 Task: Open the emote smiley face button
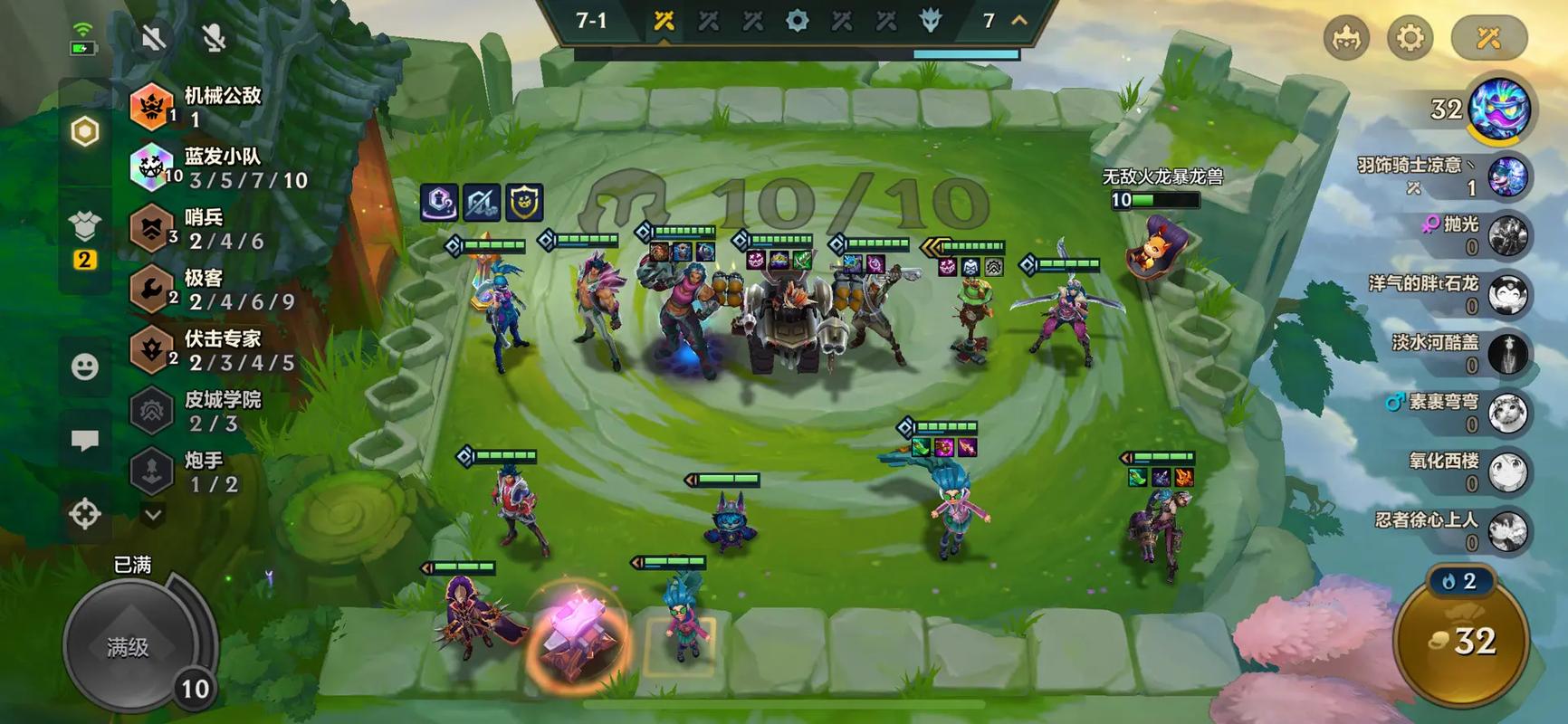85,367
